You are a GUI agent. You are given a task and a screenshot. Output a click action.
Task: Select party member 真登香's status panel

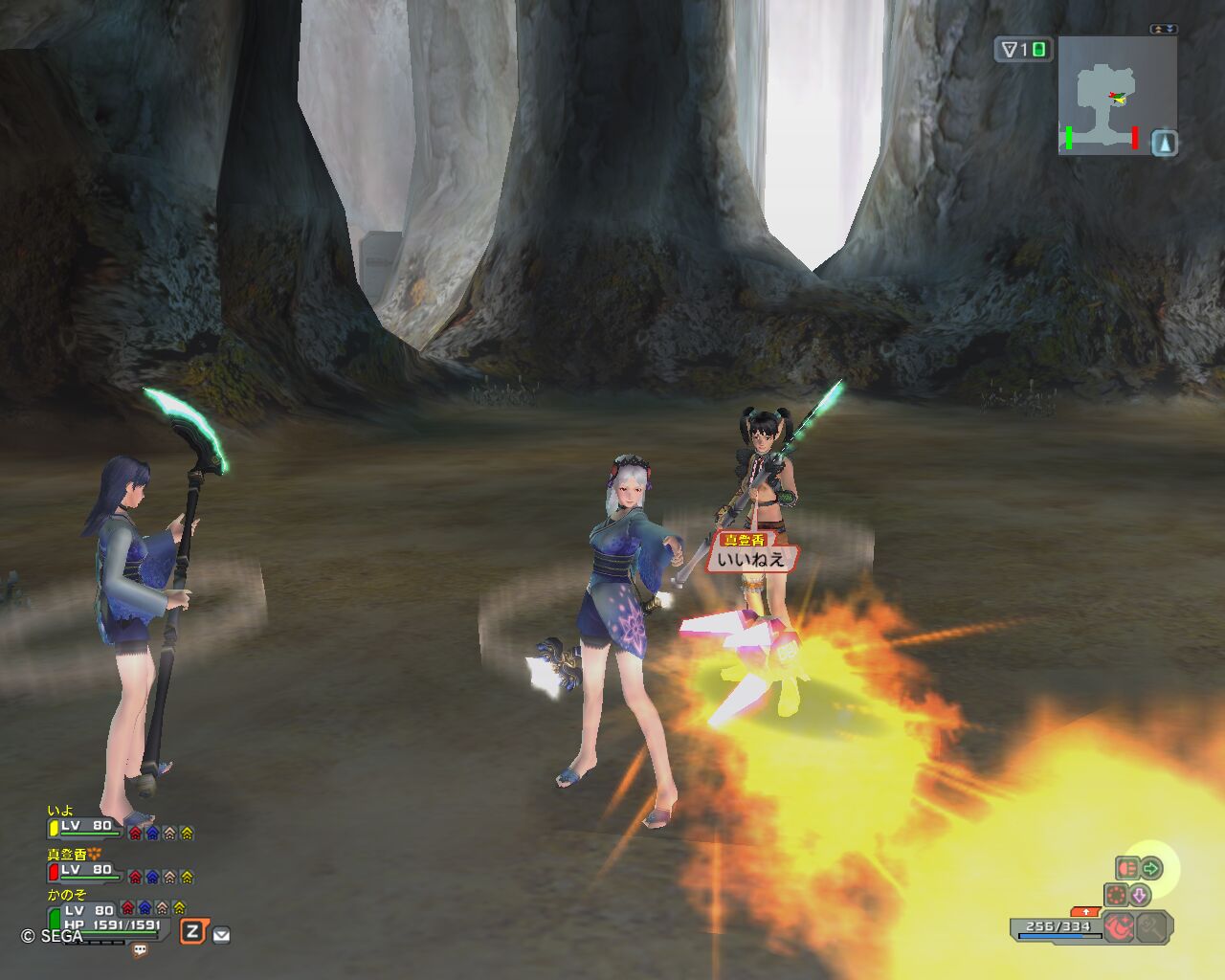tap(86, 869)
